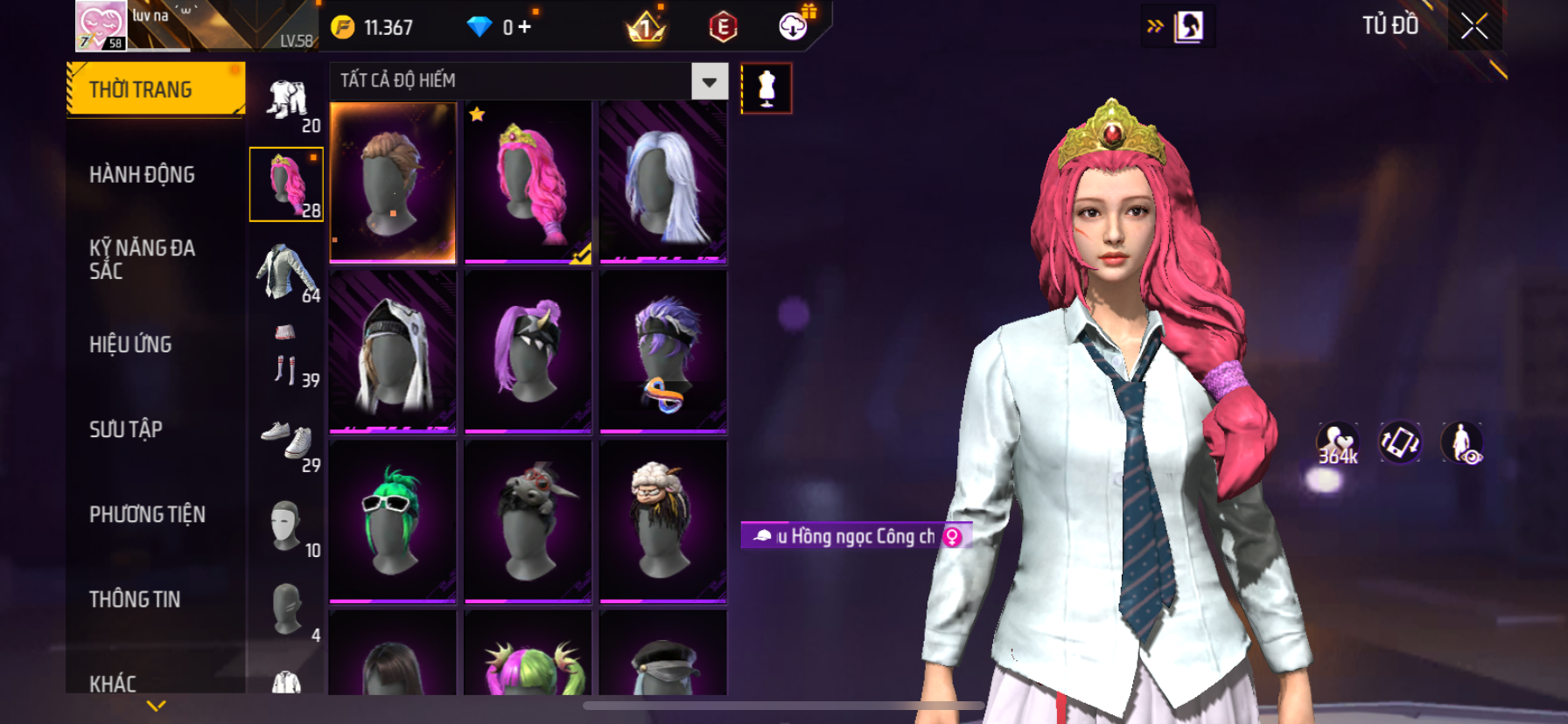This screenshot has width=1568, height=724.
Task: Tap the phone rotate view icon
Action: (1400, 442)
